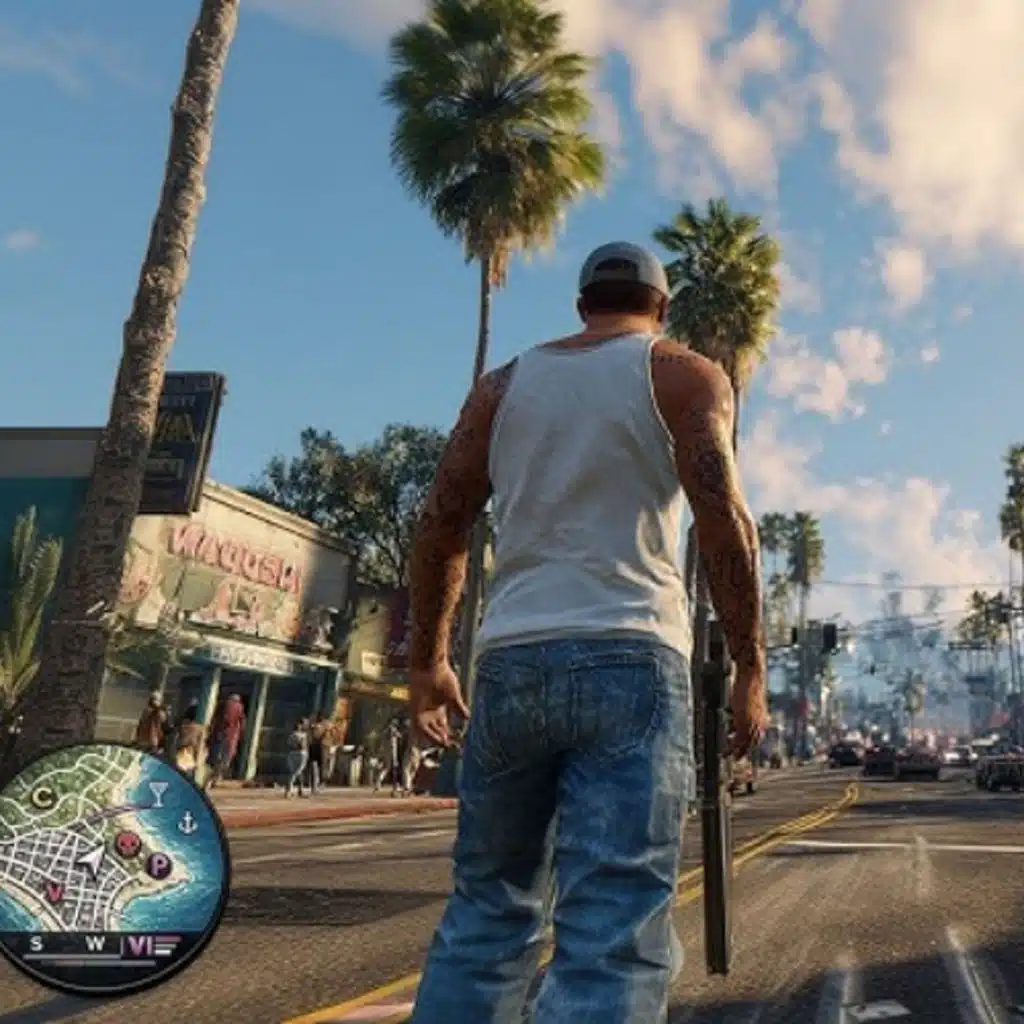Open the VI logo badge below the minimap
This screenshot has width=1024, height=1024.
pos(138,944)
